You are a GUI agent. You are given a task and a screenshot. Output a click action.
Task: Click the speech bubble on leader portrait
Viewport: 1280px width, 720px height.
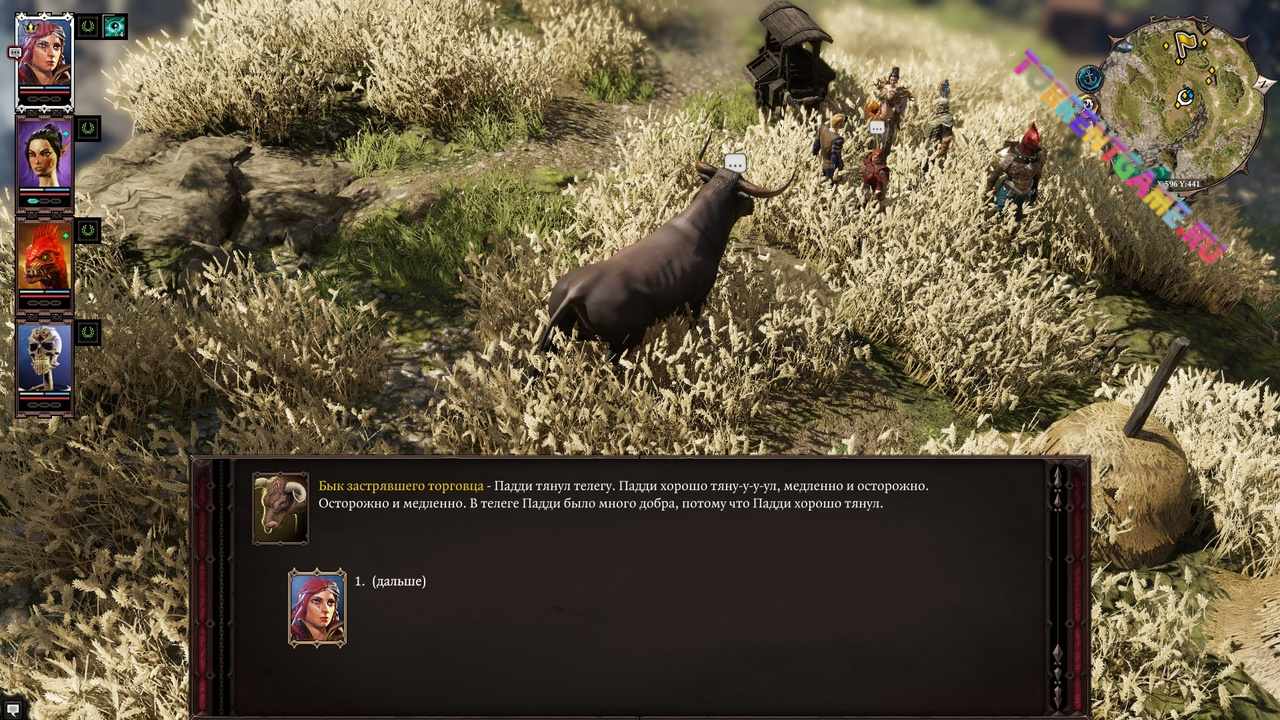click(14, 52)
